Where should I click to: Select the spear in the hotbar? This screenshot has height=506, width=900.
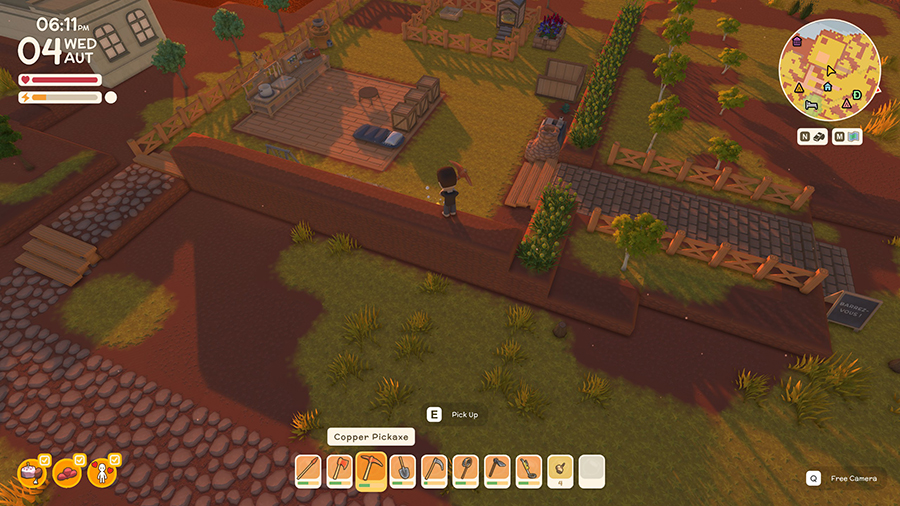point(309,469)
